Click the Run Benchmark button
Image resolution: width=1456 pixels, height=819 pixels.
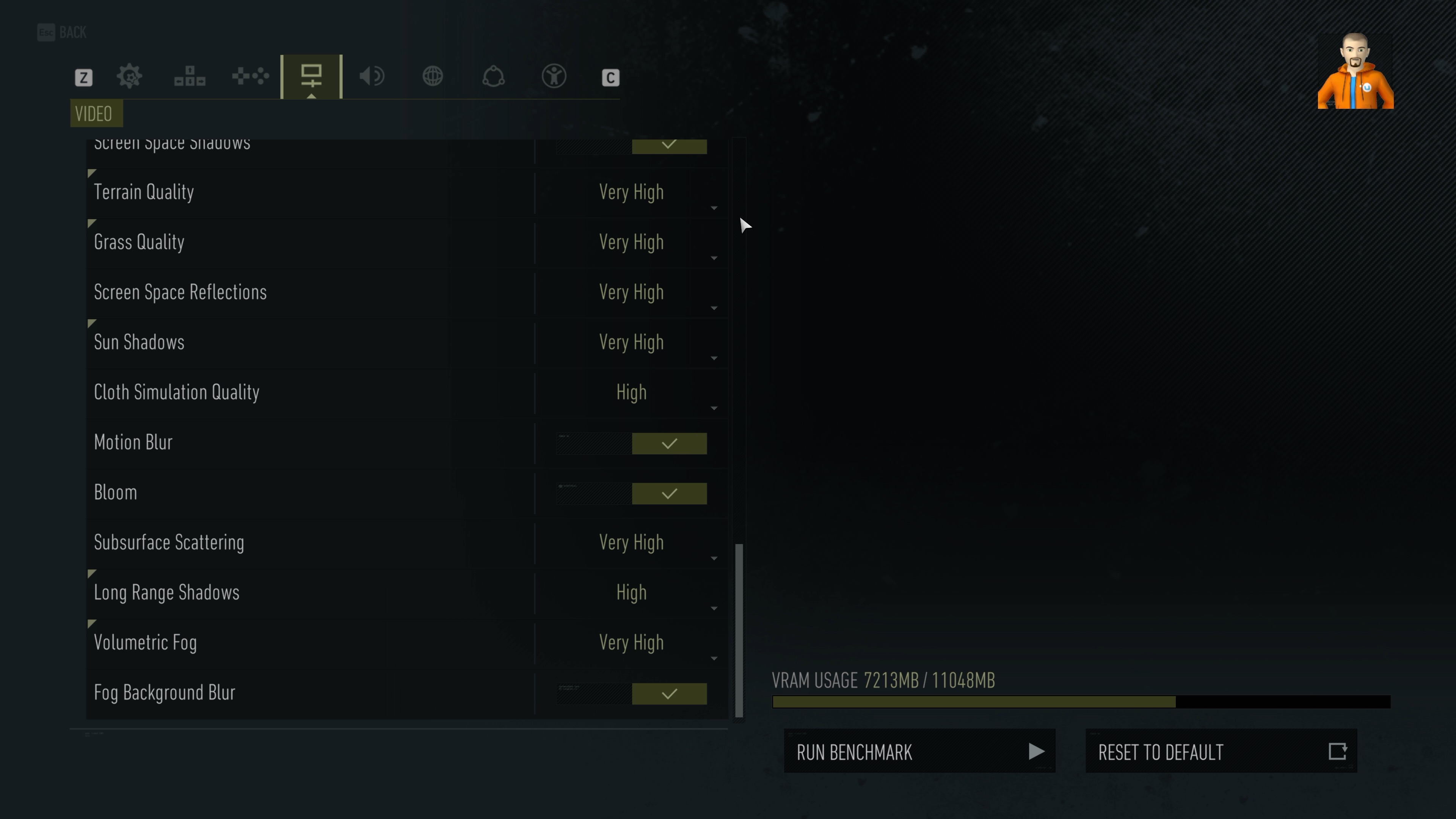919,751
